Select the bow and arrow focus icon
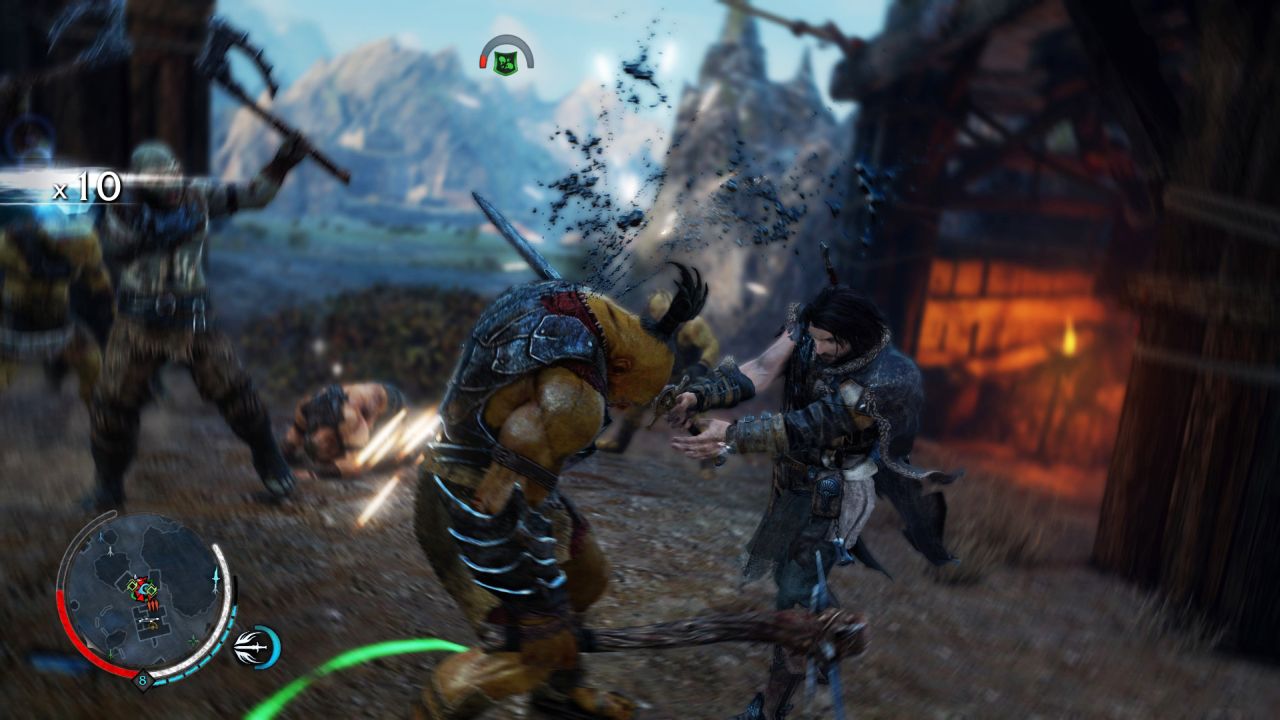Image resolution: width=1280 pixels, height=720 pixels. point(254,648)
